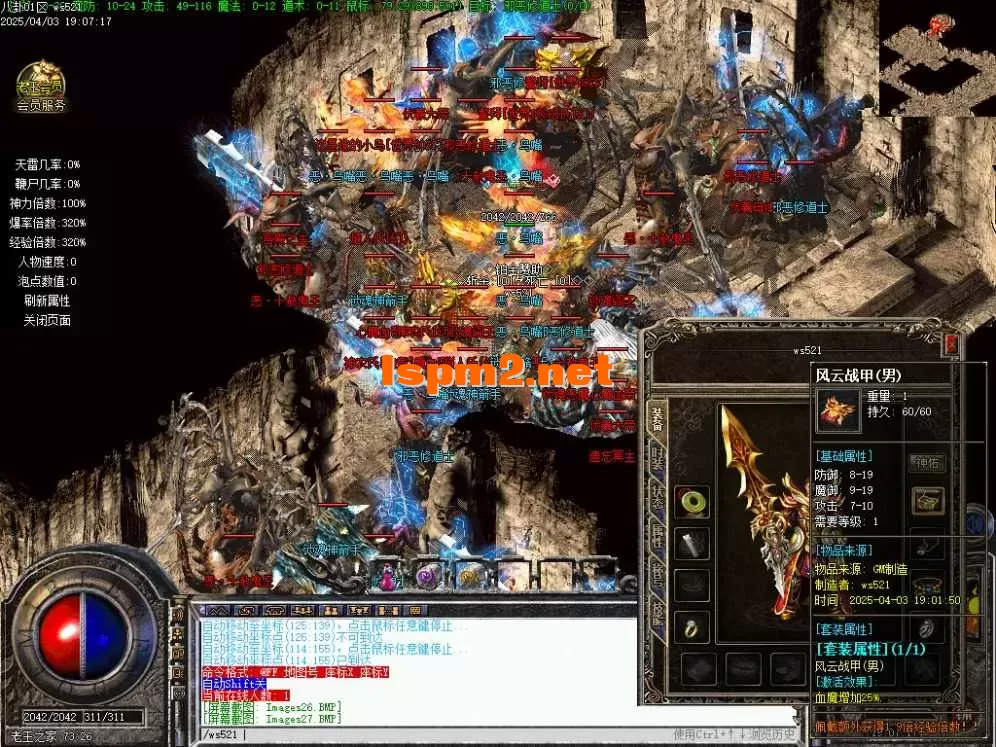Select the 风云战甲 armor icon in the tooltip
The height and width of the screenshot is (747, 996).
(836, 410)
